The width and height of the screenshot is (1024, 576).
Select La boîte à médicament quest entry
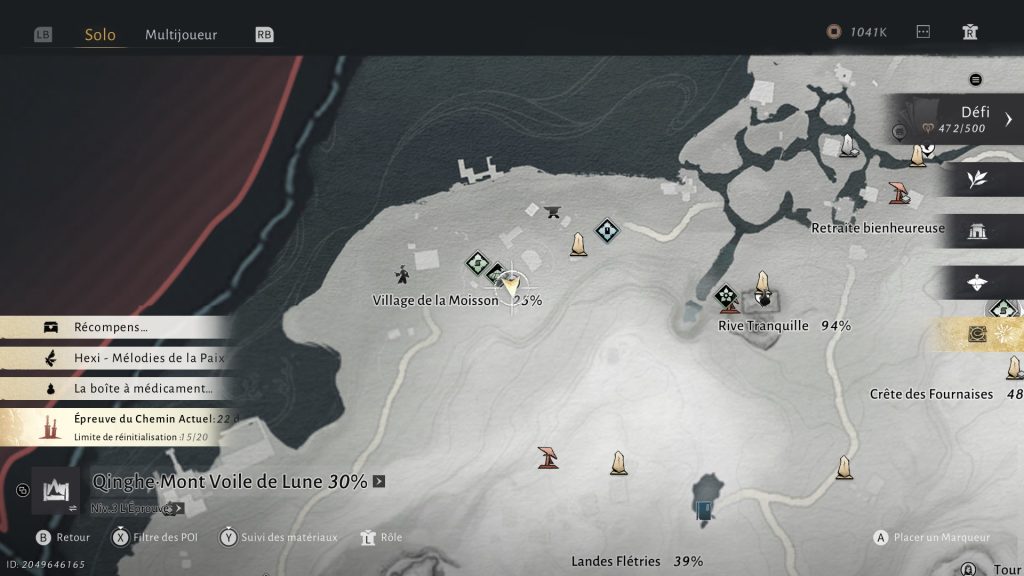pyautogui.click(x=142, y=388)
